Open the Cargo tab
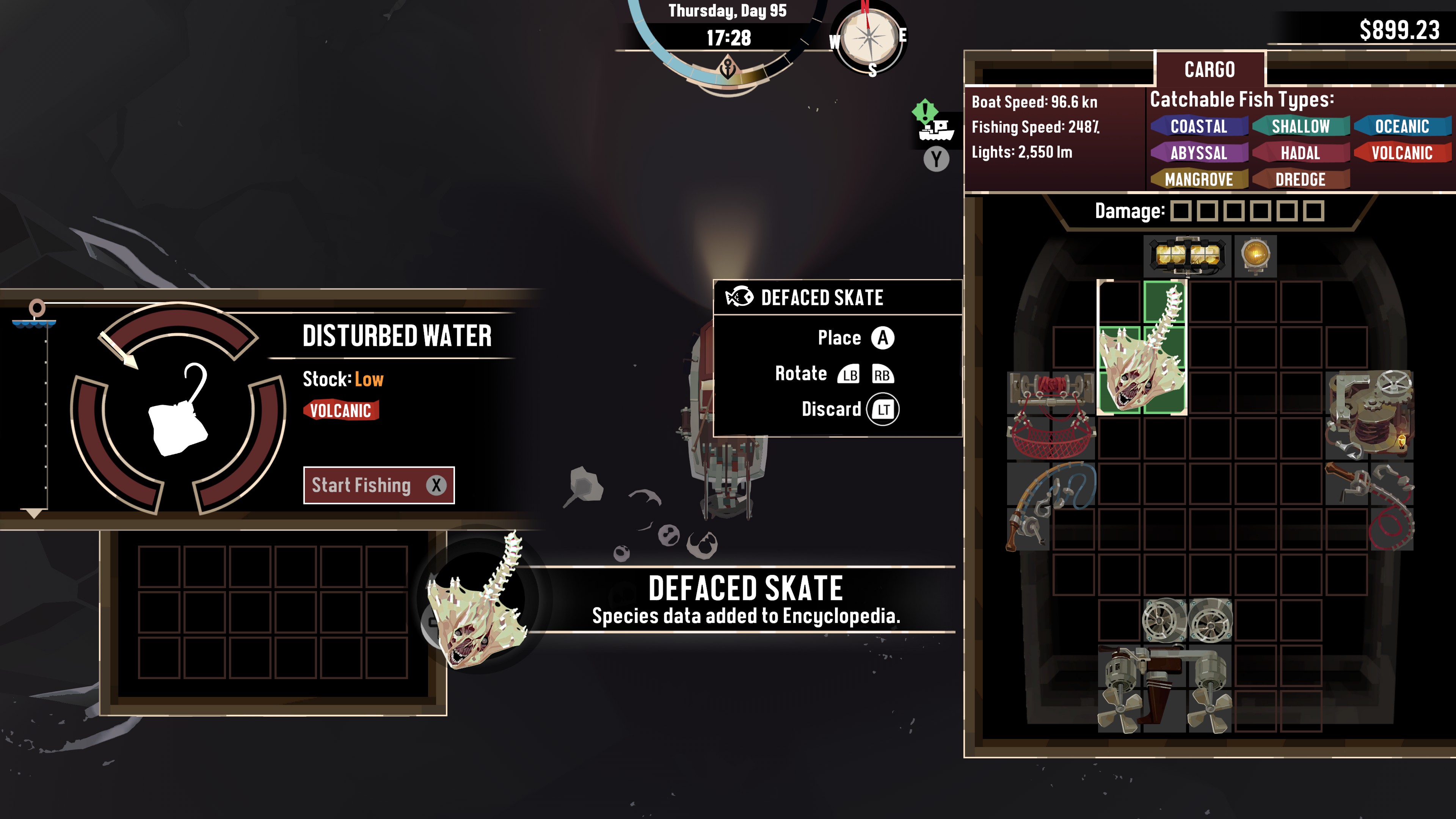Image resolution: width=1456 pixels, height=819 pixels. point(1209,69)
